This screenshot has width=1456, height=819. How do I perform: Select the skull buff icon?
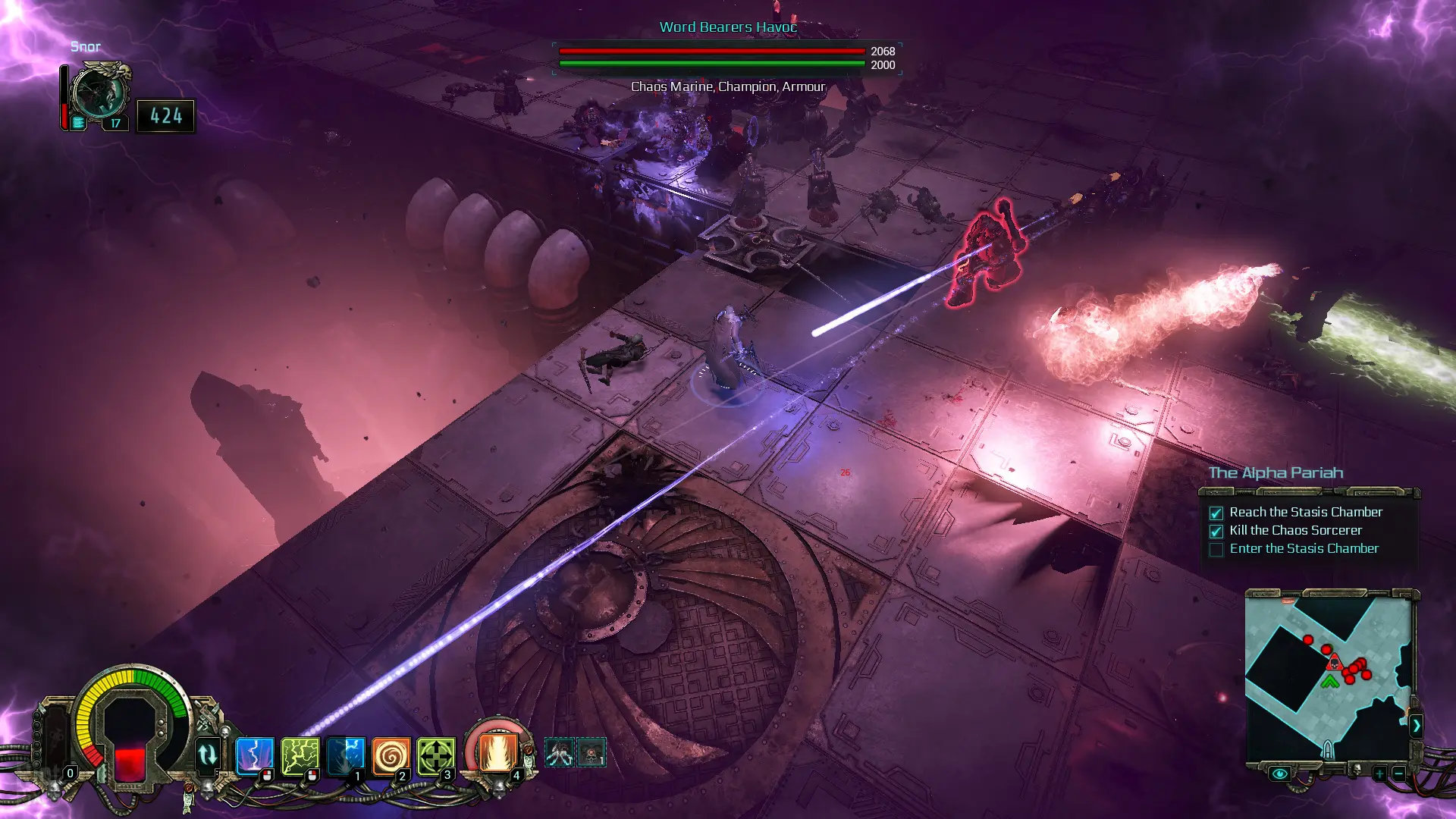pyautogui.click(x=591, y=752)
